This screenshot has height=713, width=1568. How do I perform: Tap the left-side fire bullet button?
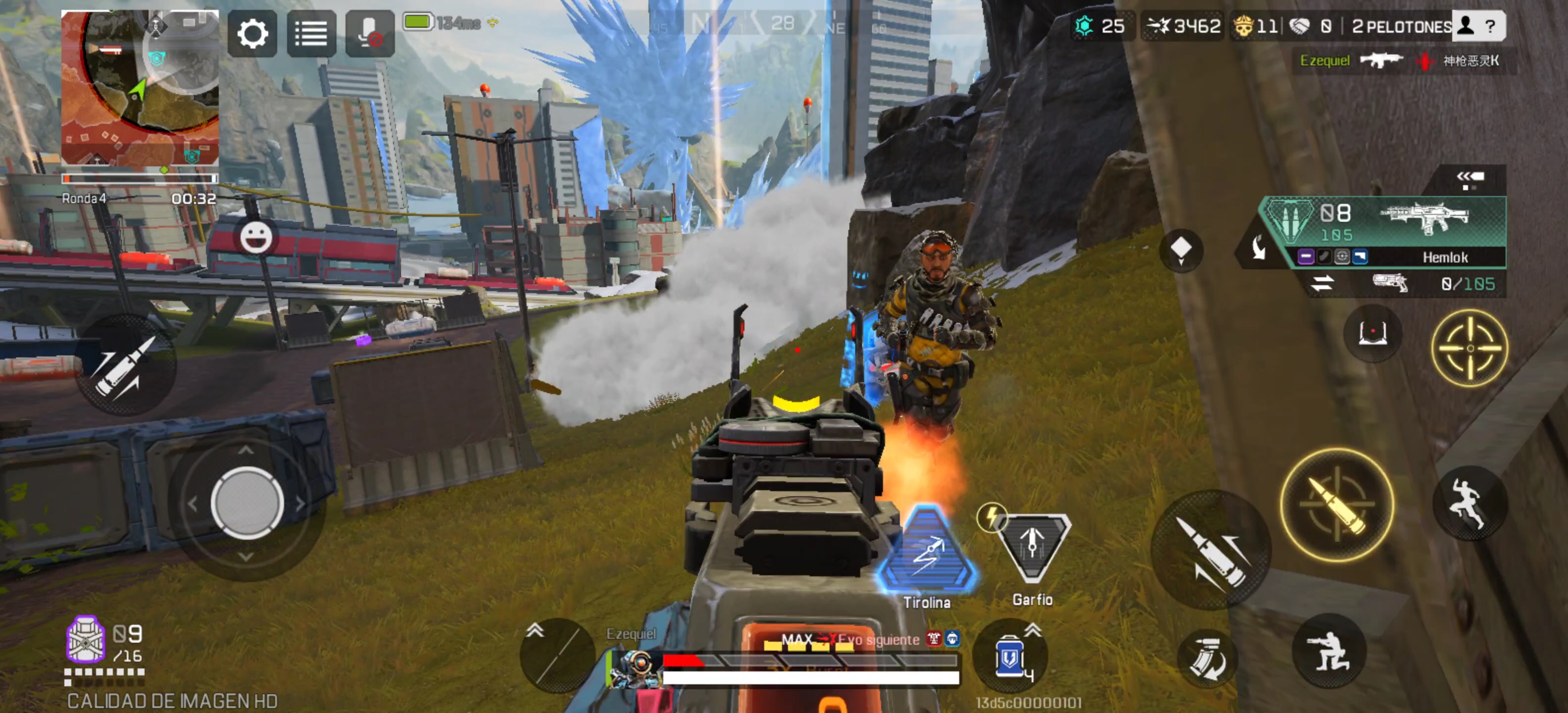[x=126, y=365]
